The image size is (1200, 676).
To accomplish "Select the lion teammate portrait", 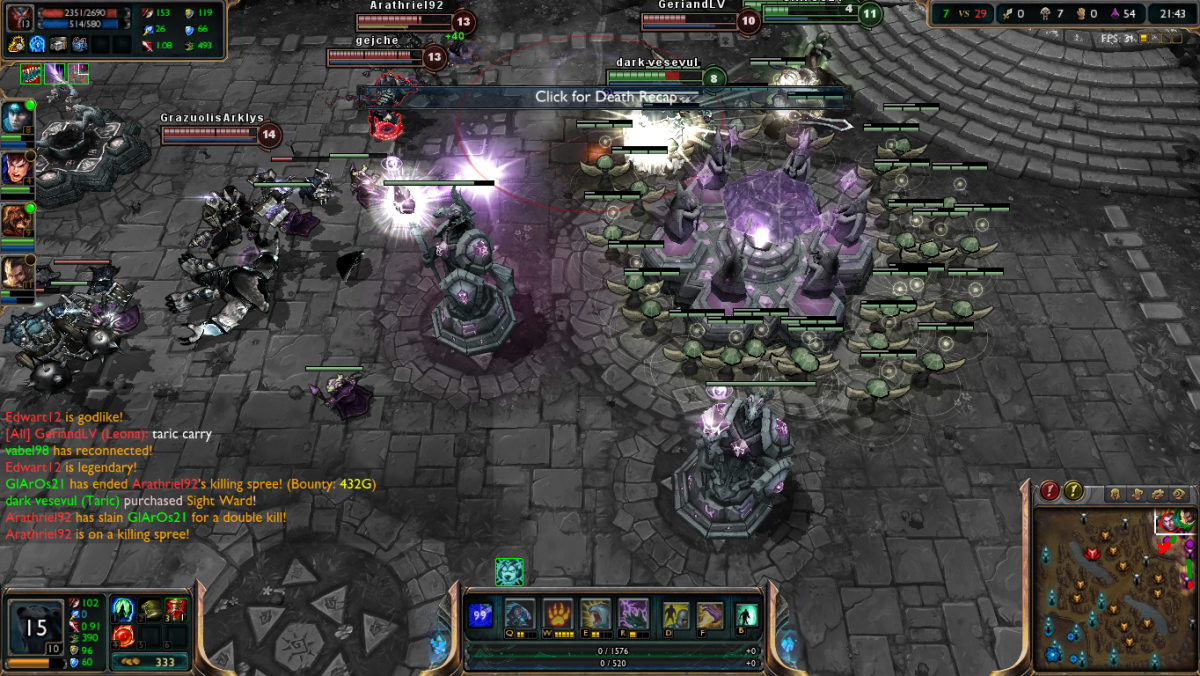I will click(16, 219).
